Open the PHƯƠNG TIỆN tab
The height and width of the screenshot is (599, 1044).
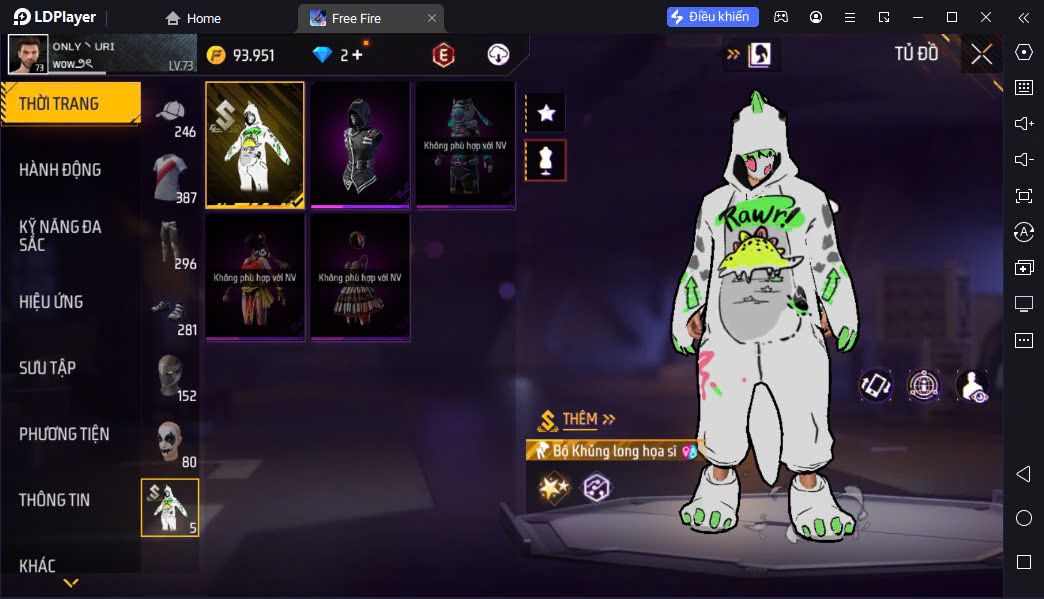pyautogui.click(x=64, y=434)
